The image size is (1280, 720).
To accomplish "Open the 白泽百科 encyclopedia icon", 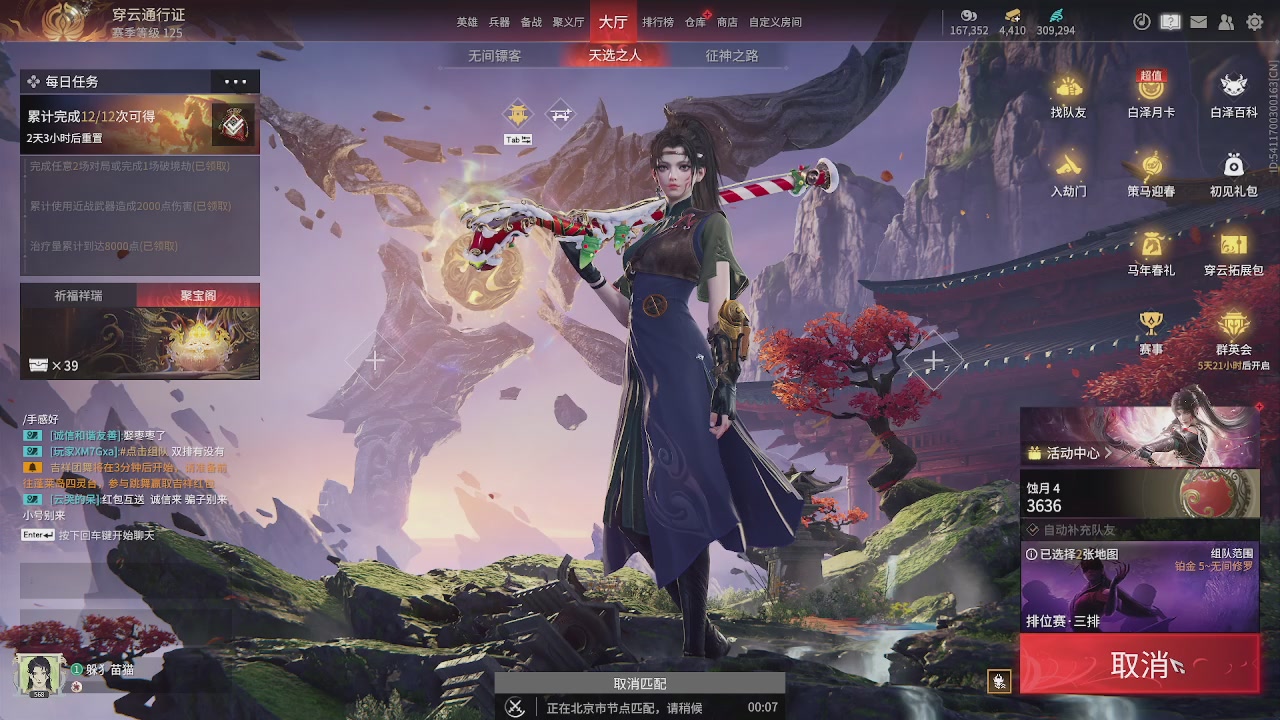I will 1232,88.
